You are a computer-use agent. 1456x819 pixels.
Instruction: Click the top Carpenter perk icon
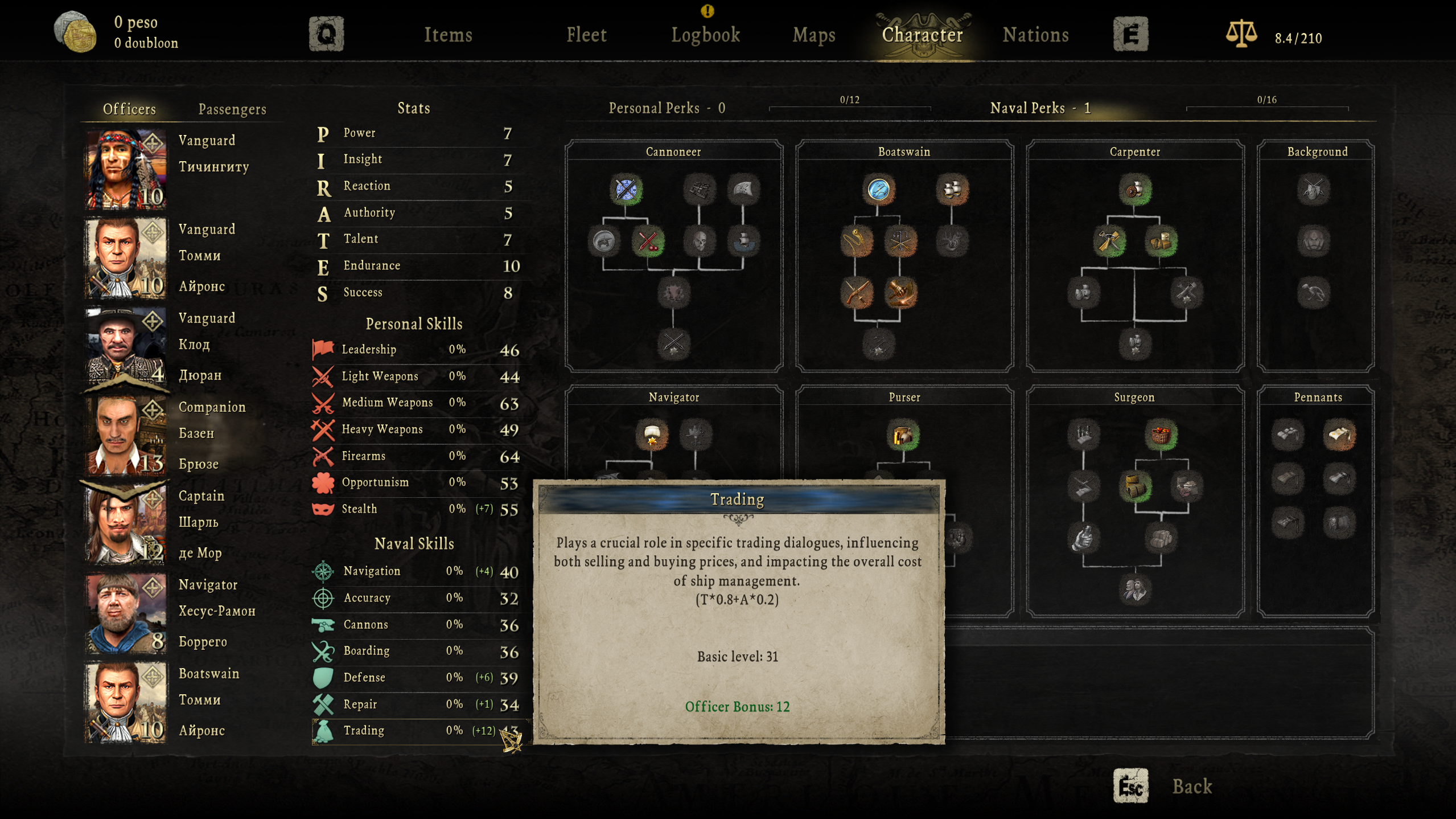click(1134, 190)
